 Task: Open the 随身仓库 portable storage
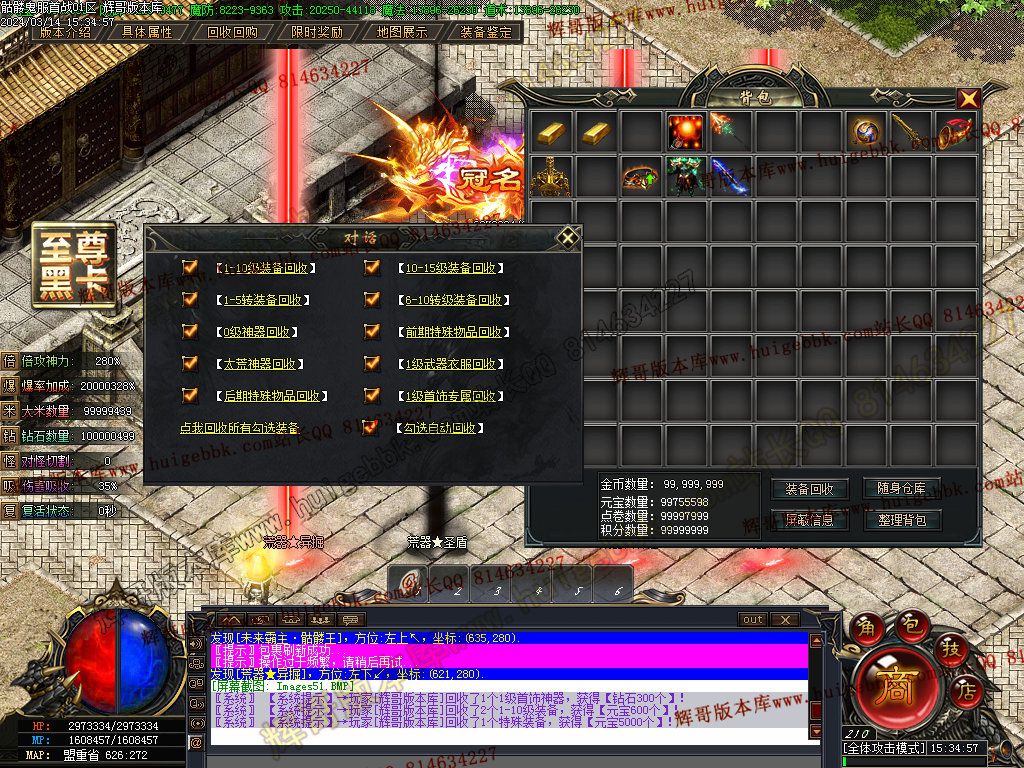[x=901, y=489]
